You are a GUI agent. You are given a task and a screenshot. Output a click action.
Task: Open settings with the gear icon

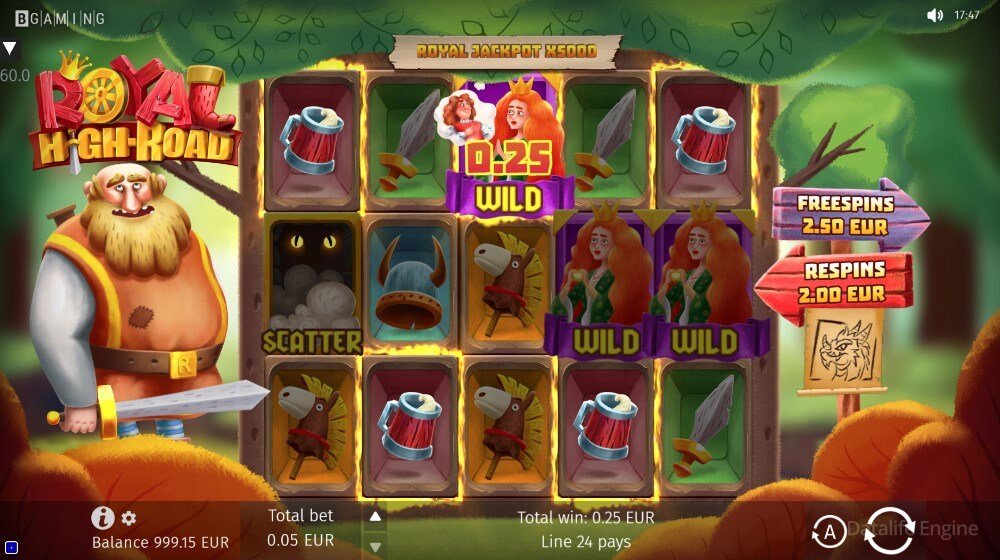129,518
